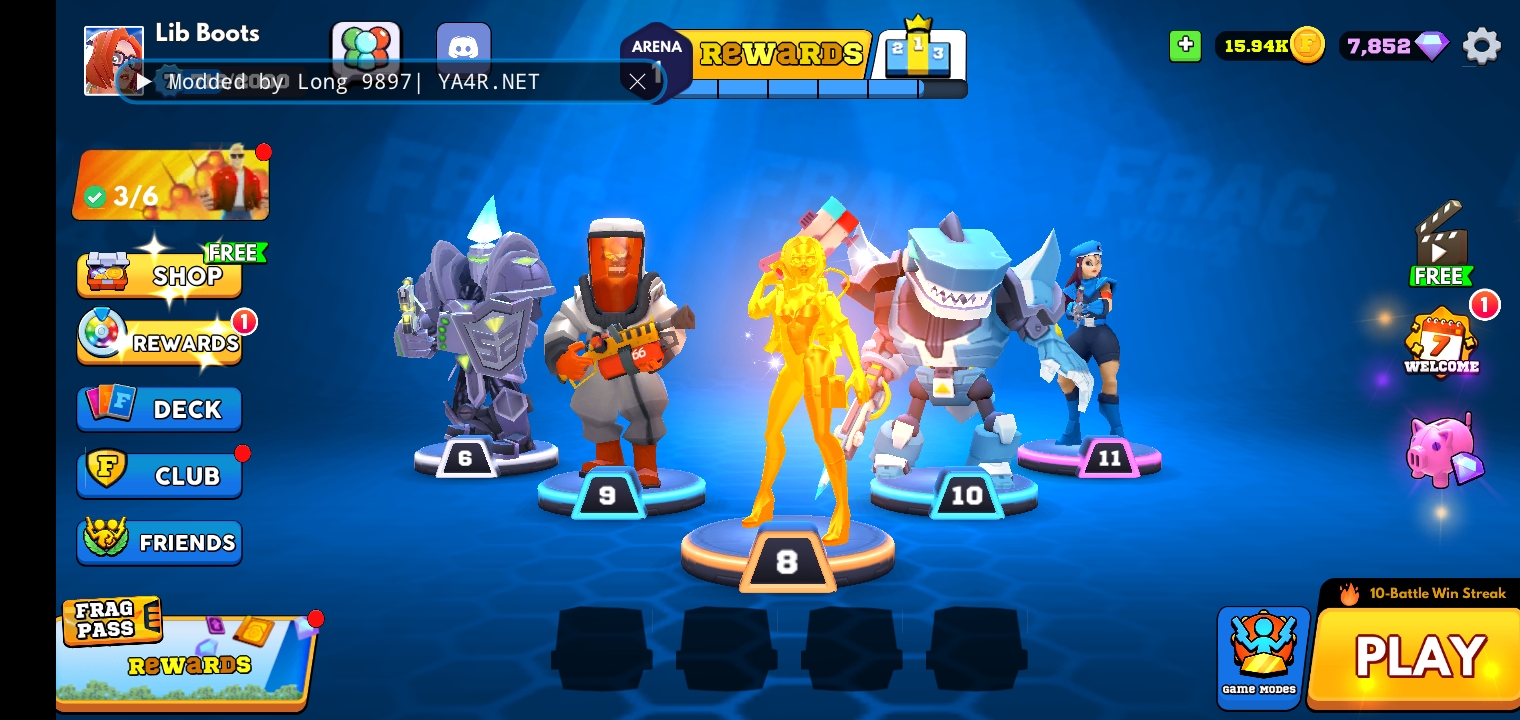Watch the free video clapperboard reward

(x=1440, y=245)
